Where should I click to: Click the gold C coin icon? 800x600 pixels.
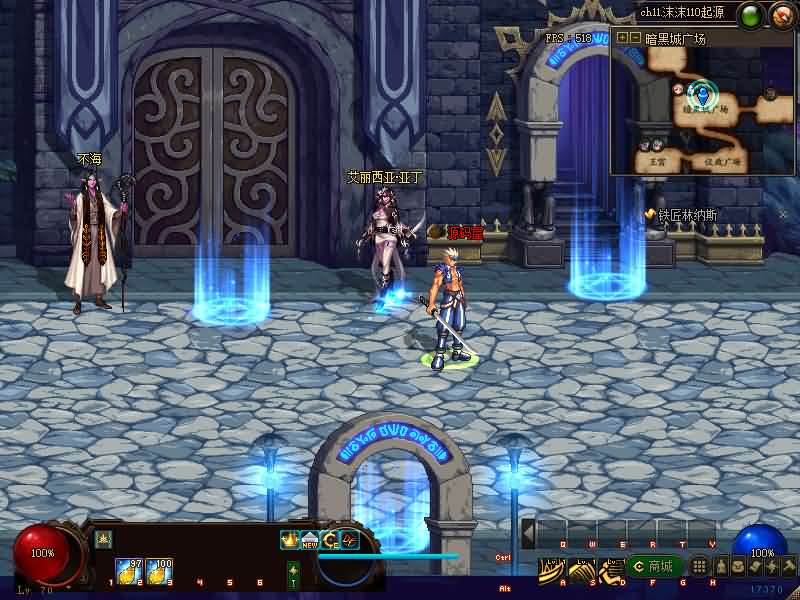pyautogui.click(x=330, y=540)
